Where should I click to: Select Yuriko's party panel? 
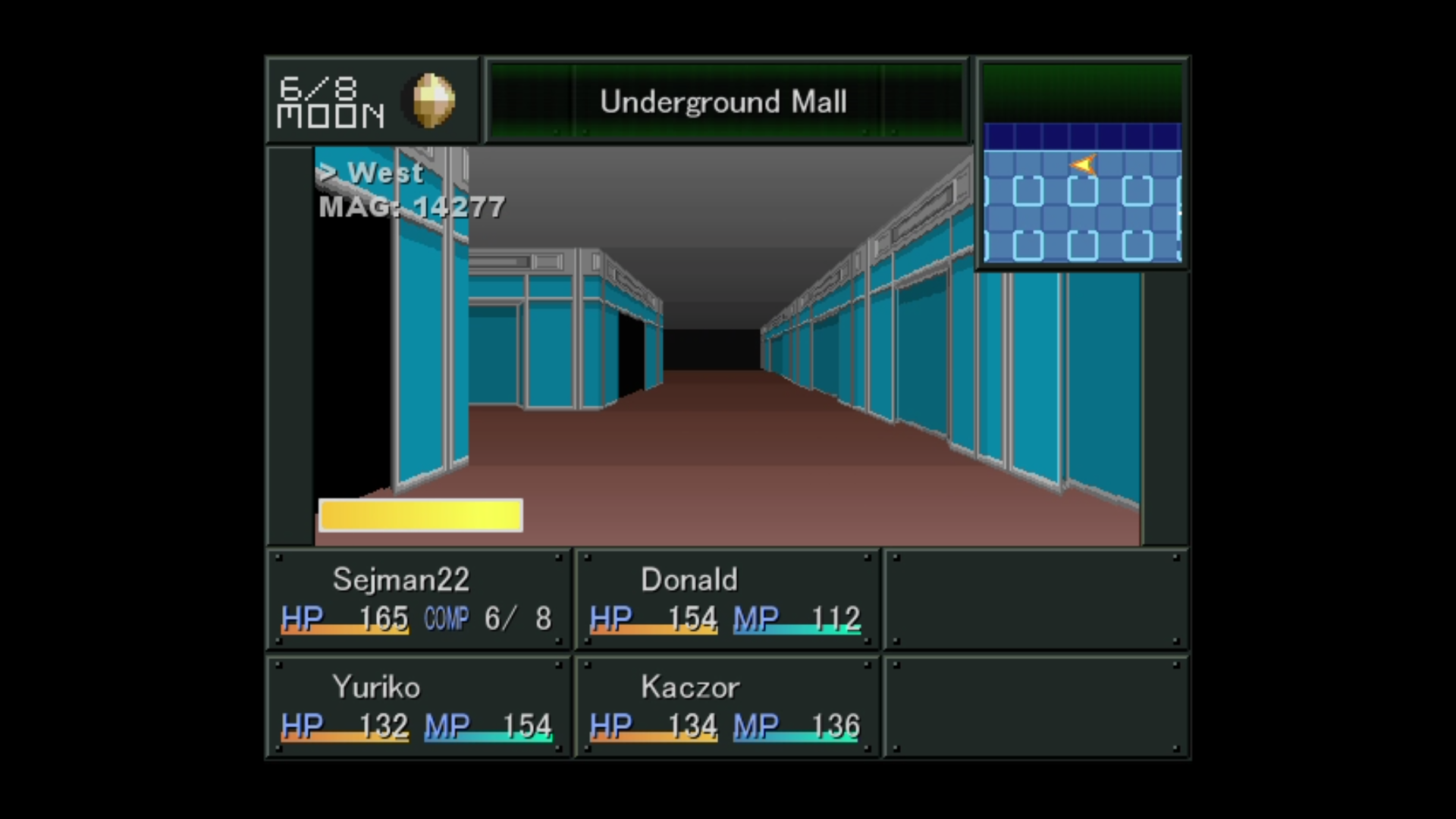coord(418,707)
